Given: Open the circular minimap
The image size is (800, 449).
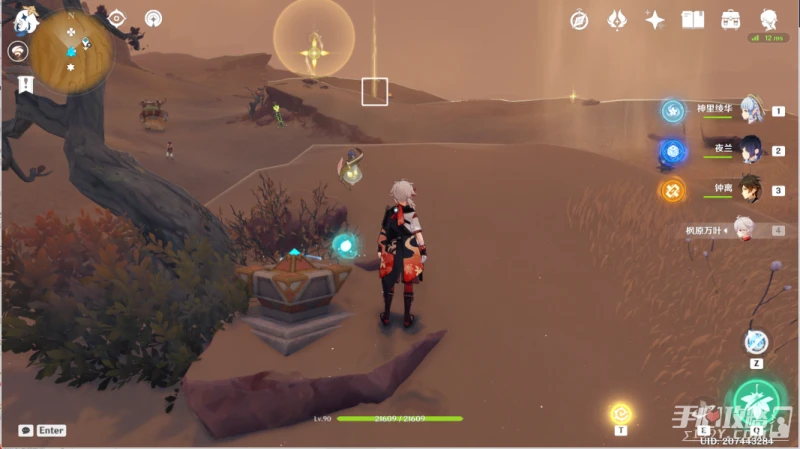Looking at the screenshot, I should pos(71,50).
